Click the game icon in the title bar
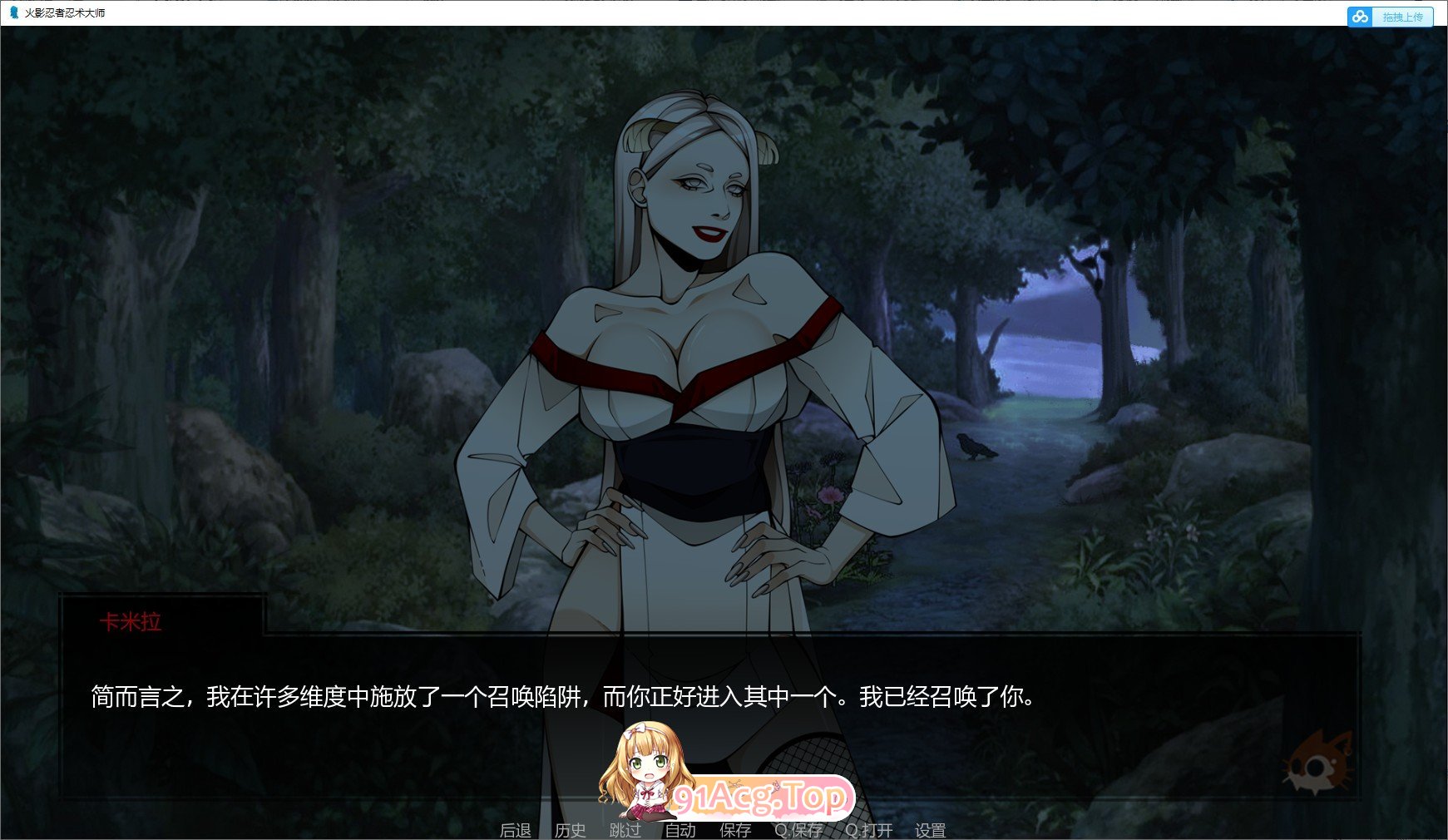This screenshot has height=840, width=1448. [12, 13]
